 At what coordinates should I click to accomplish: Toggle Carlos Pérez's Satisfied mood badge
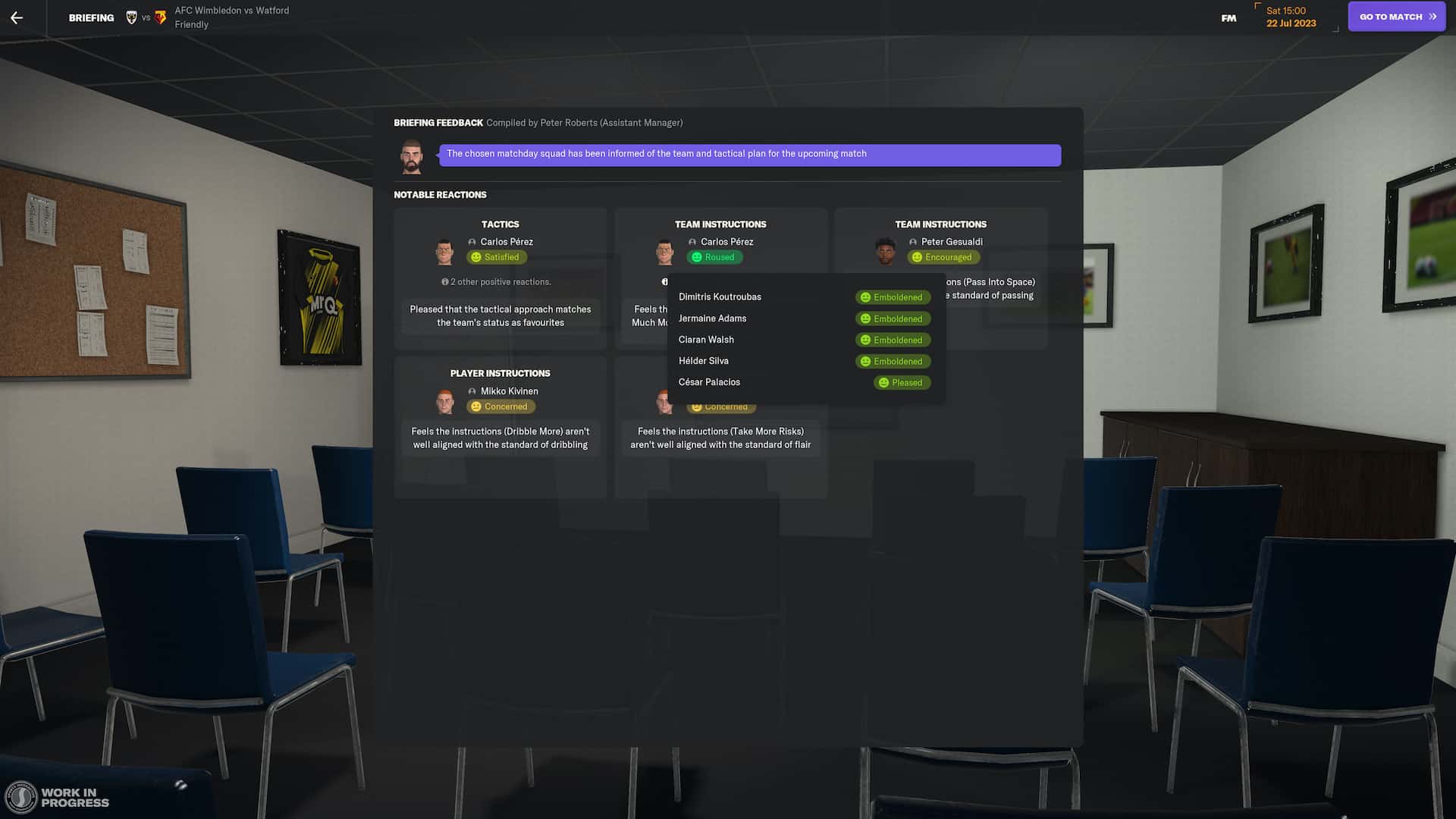pos(497,257)
